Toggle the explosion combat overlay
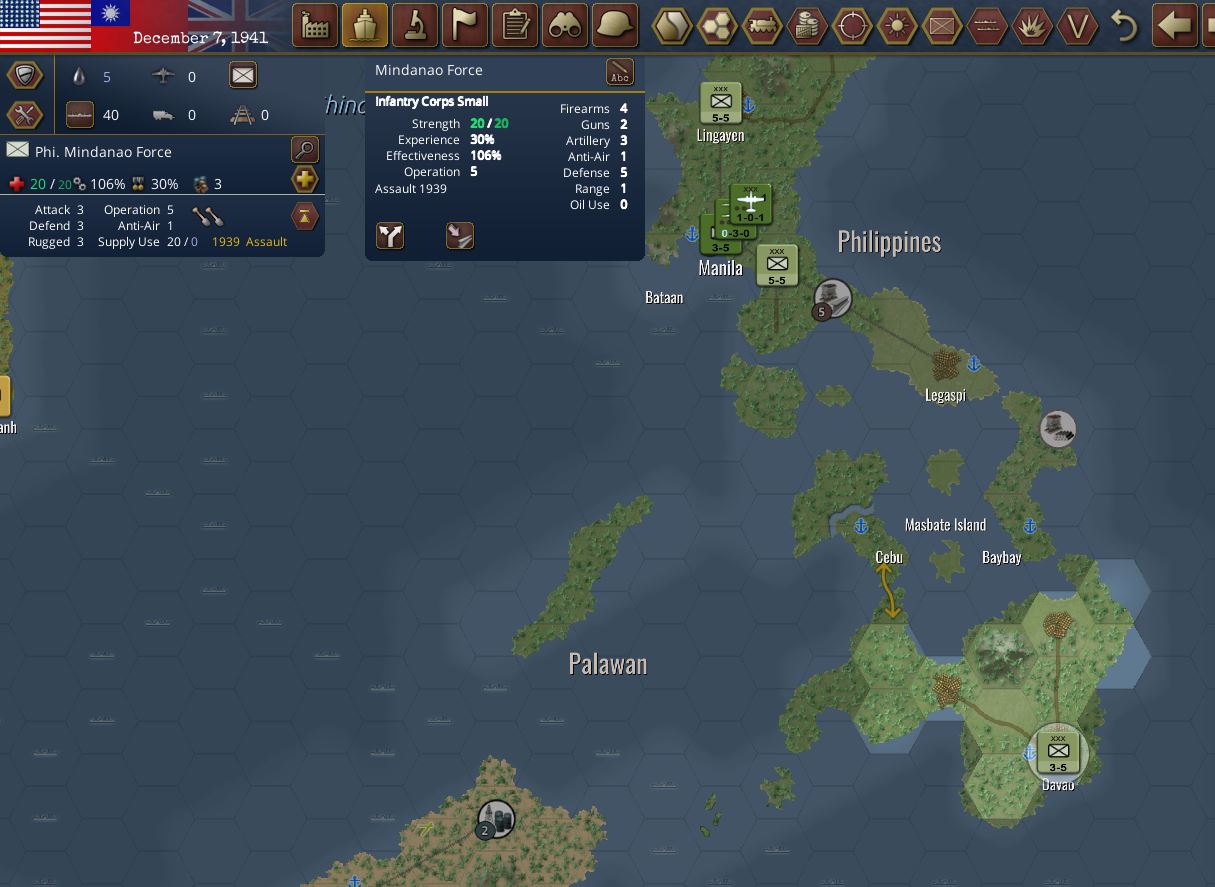 coord(1032,26)
